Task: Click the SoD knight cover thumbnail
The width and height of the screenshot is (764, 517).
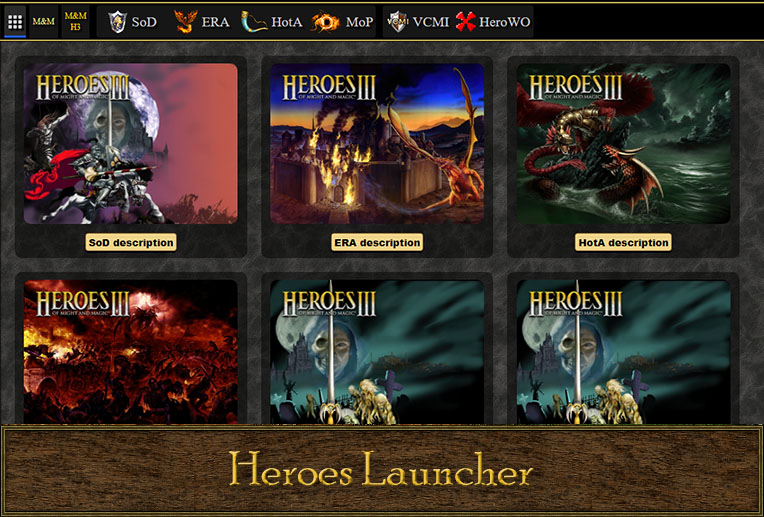Action: pos(131,144)
